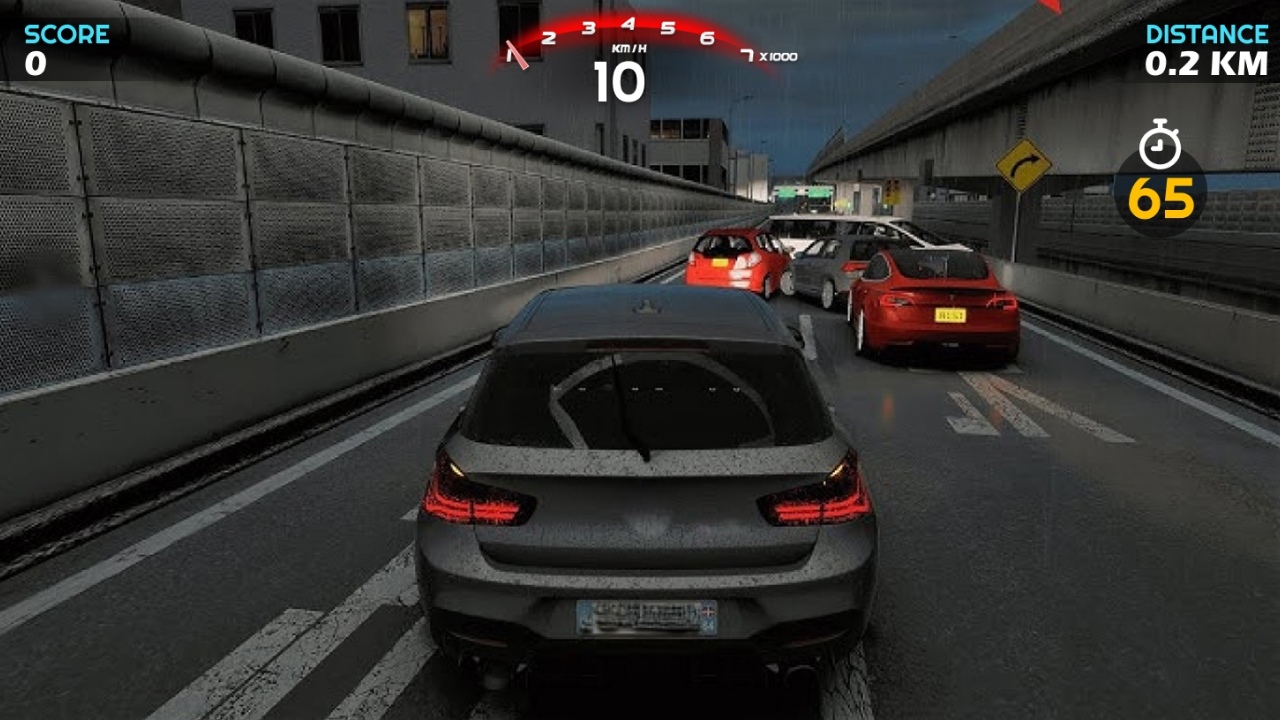The image size is (1280, 720).
Task: Click the stopwatch timer icon
Action: click(1159, 146)
